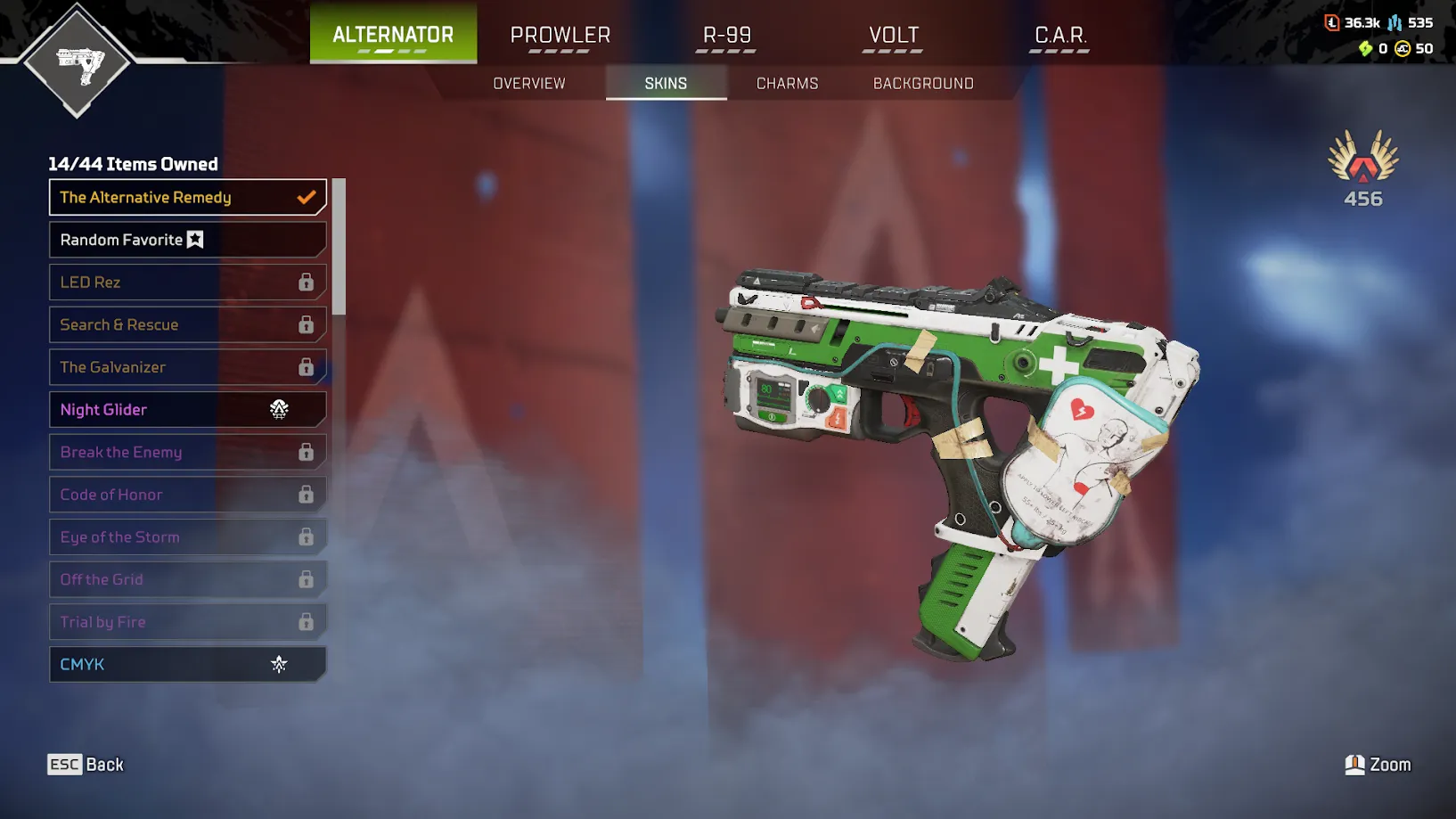Click the star icon beside CMYK
Viewport: 1456px width, 819px height.
280,664
